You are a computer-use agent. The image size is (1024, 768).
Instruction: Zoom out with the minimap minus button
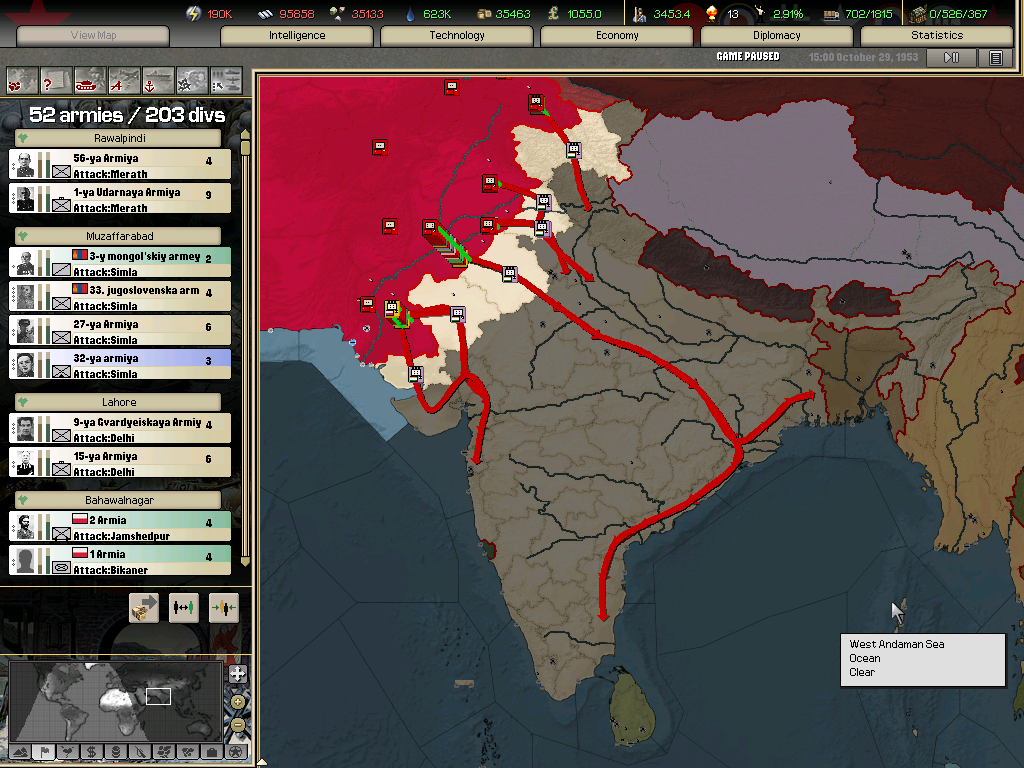pyautogui.click(x=238, y=724)
